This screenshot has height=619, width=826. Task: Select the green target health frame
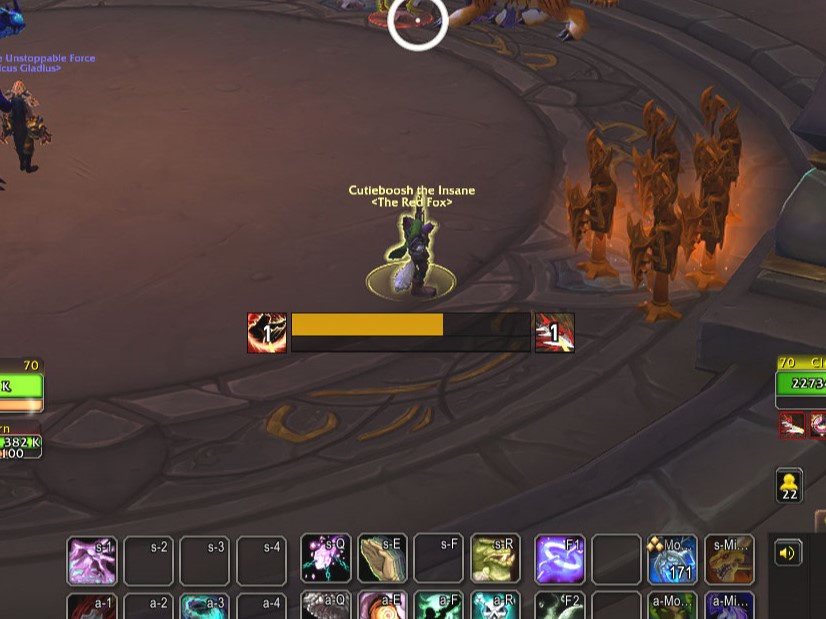802,385
